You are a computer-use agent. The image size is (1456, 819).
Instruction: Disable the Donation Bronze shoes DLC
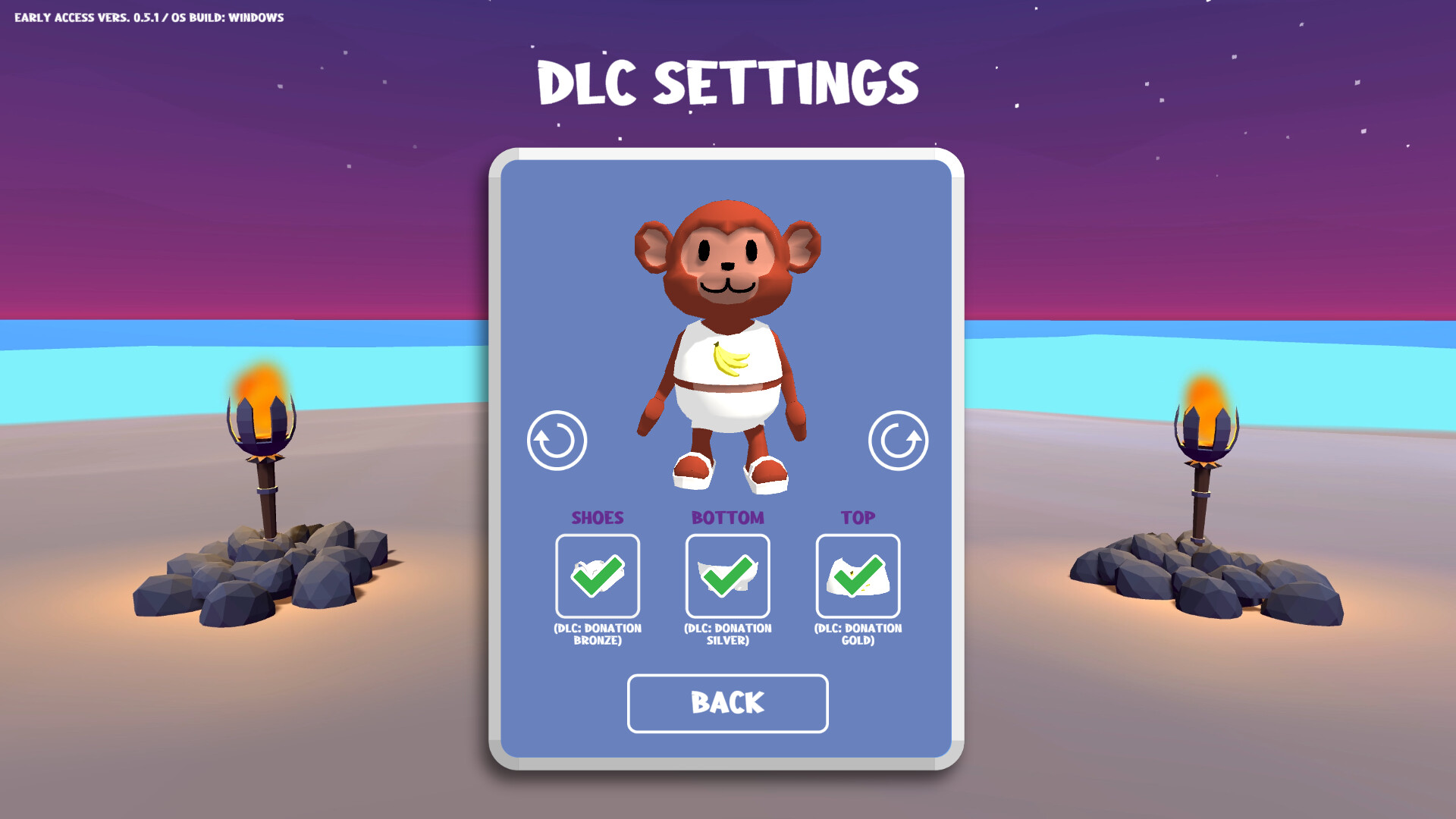[598, 576]
